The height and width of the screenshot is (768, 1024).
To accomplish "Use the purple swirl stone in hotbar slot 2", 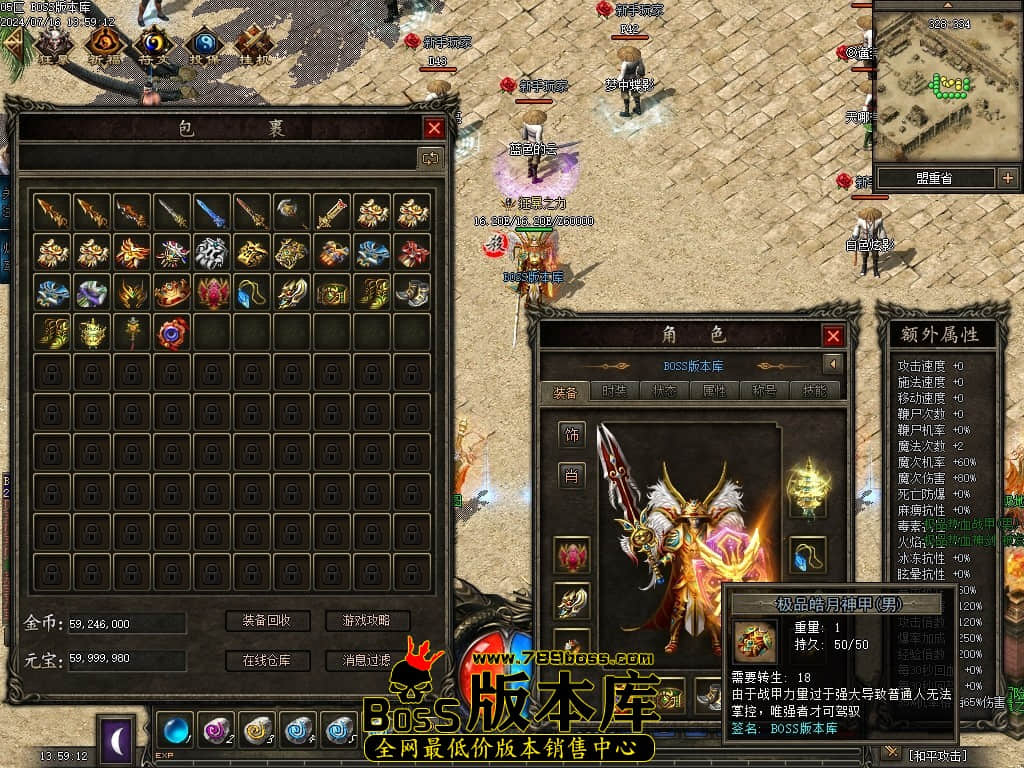I will [216, 728].
